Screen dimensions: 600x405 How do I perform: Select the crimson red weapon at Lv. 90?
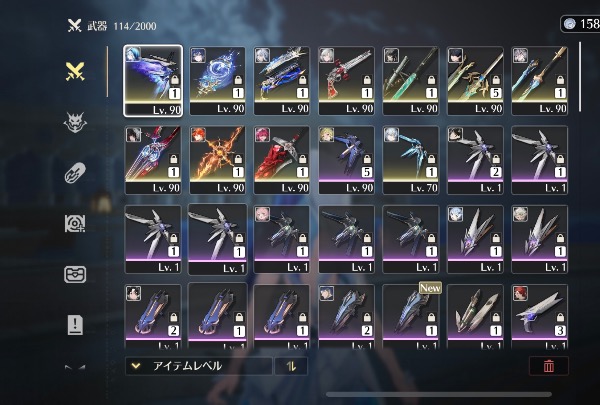click(282, 159)
